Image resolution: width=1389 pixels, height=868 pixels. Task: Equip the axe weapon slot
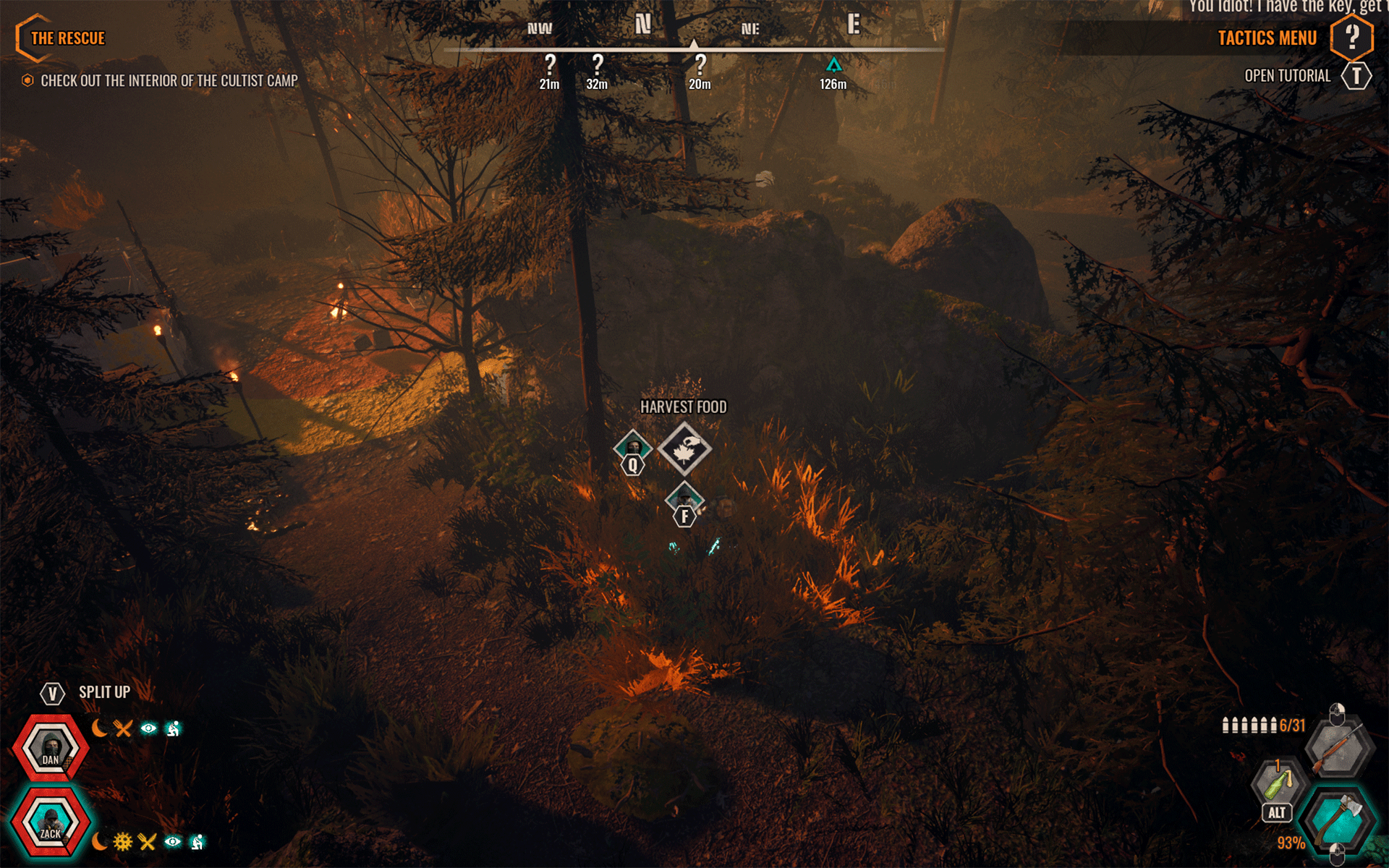pos(1337,819)
